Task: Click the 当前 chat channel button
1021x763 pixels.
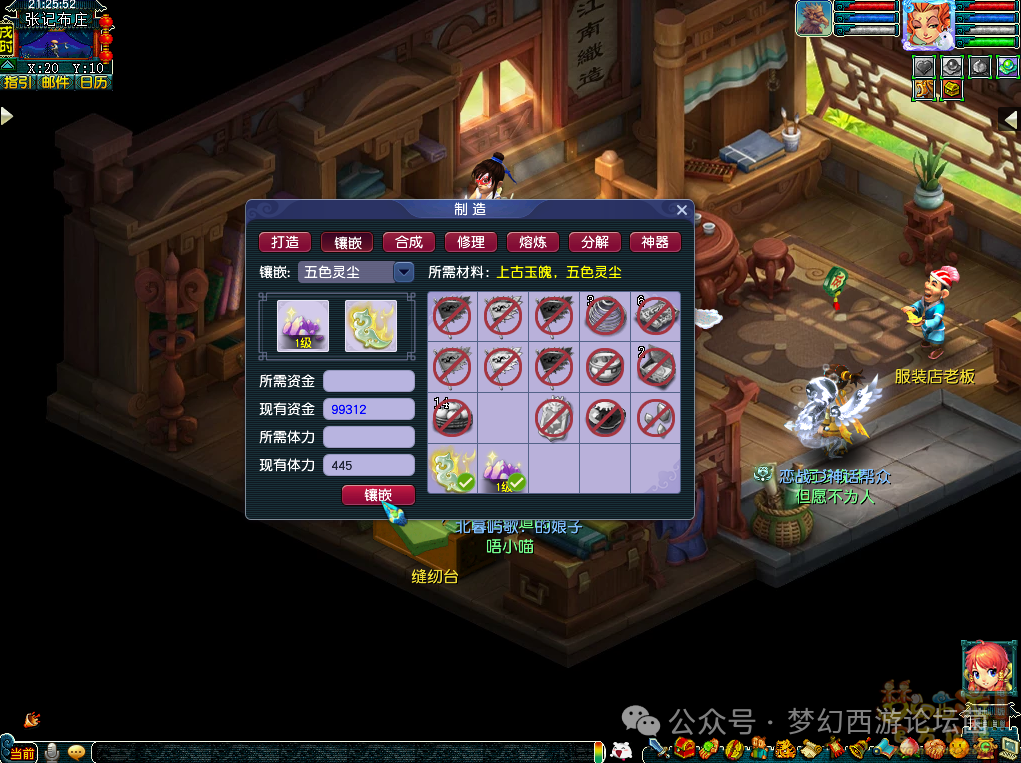Action: coord(21,753)
